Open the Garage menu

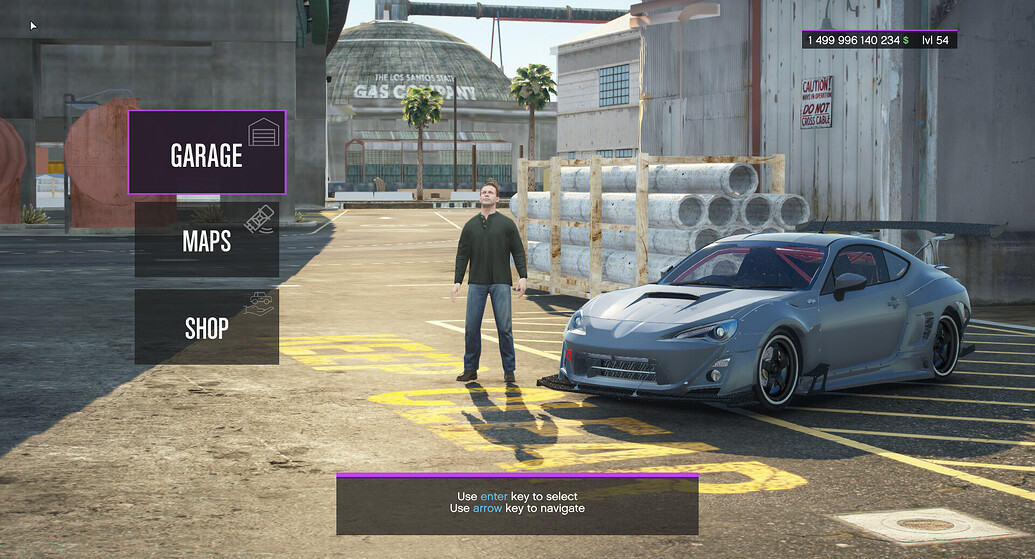click(x=207, y=153)
